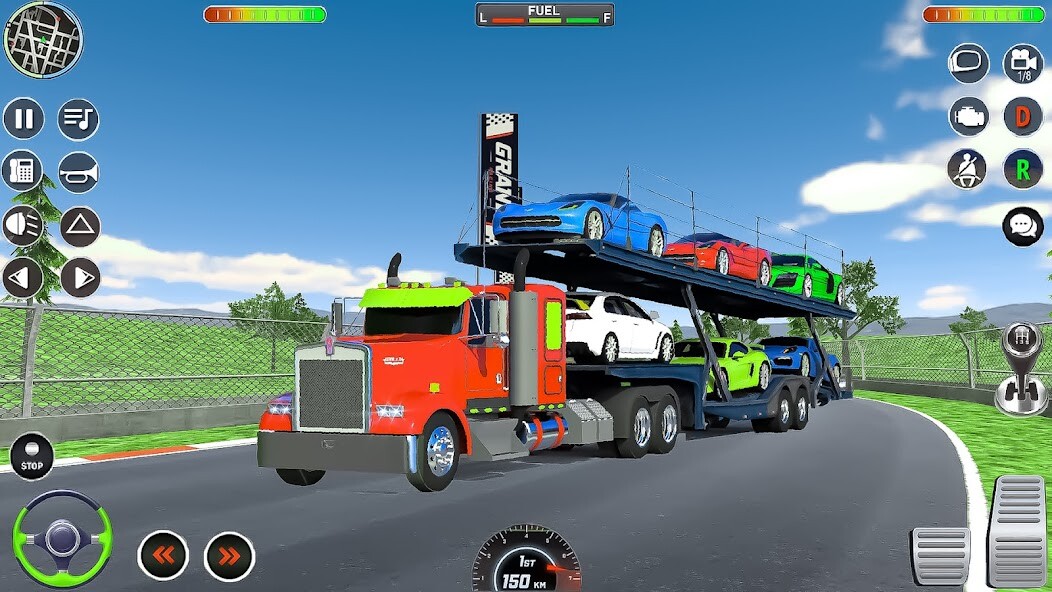Open the circular city minimap
The width and height of the screenshot is (1052, 592).
pos(43,40)
